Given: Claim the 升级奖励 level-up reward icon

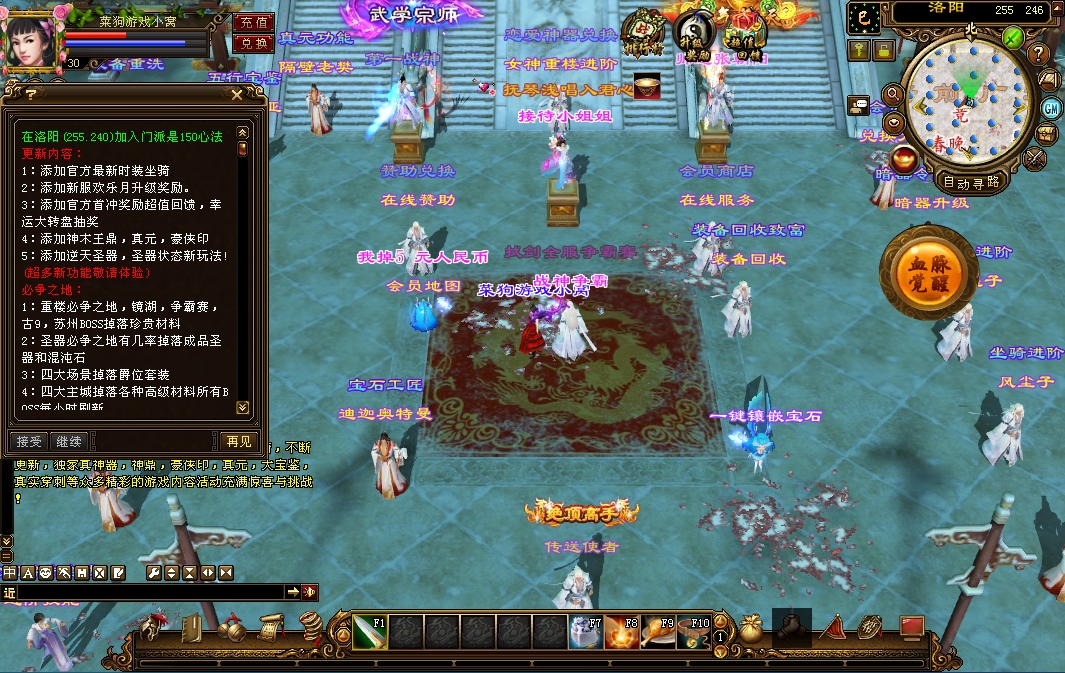Looking at the screenshot, I should click(692, 31).
